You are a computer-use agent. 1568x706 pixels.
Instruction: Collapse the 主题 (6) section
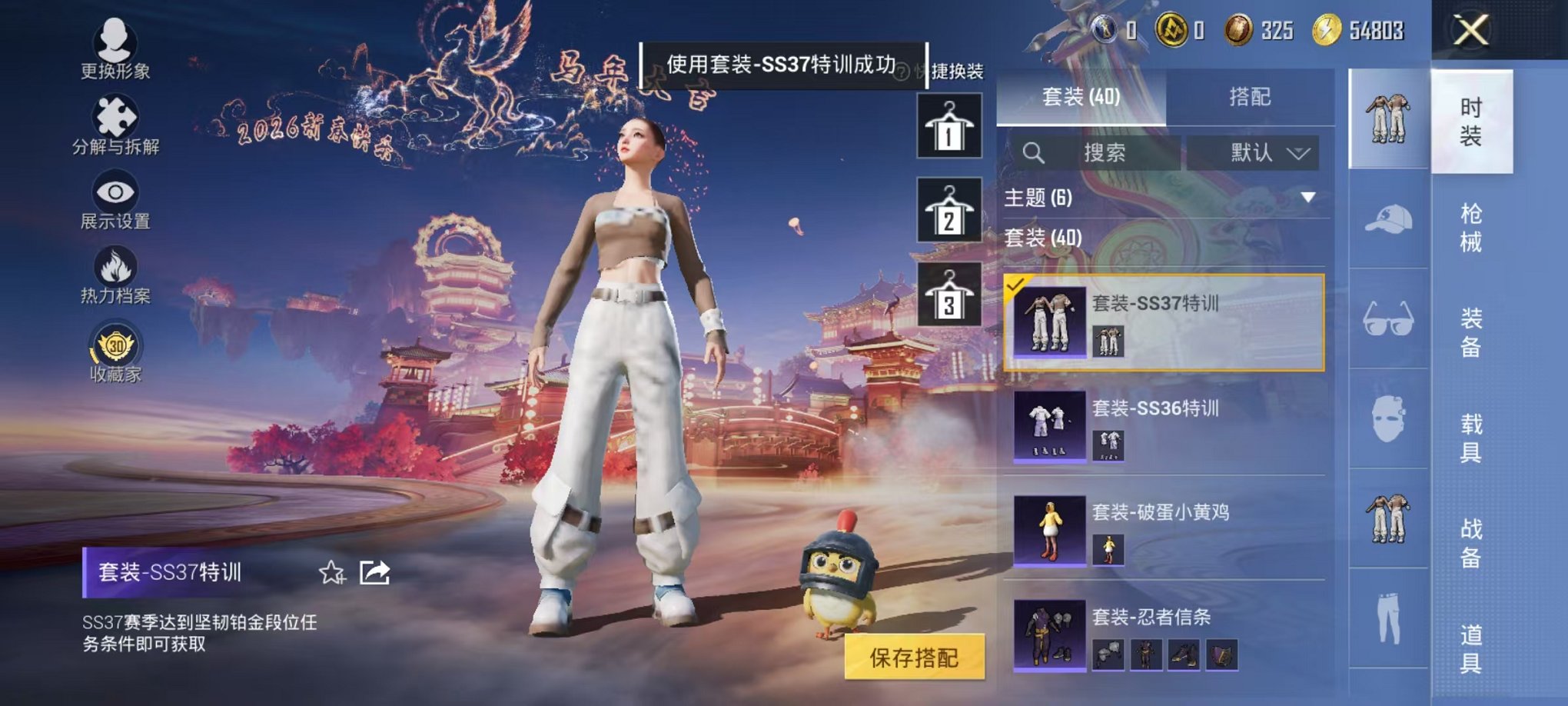tap(1305, 198)
